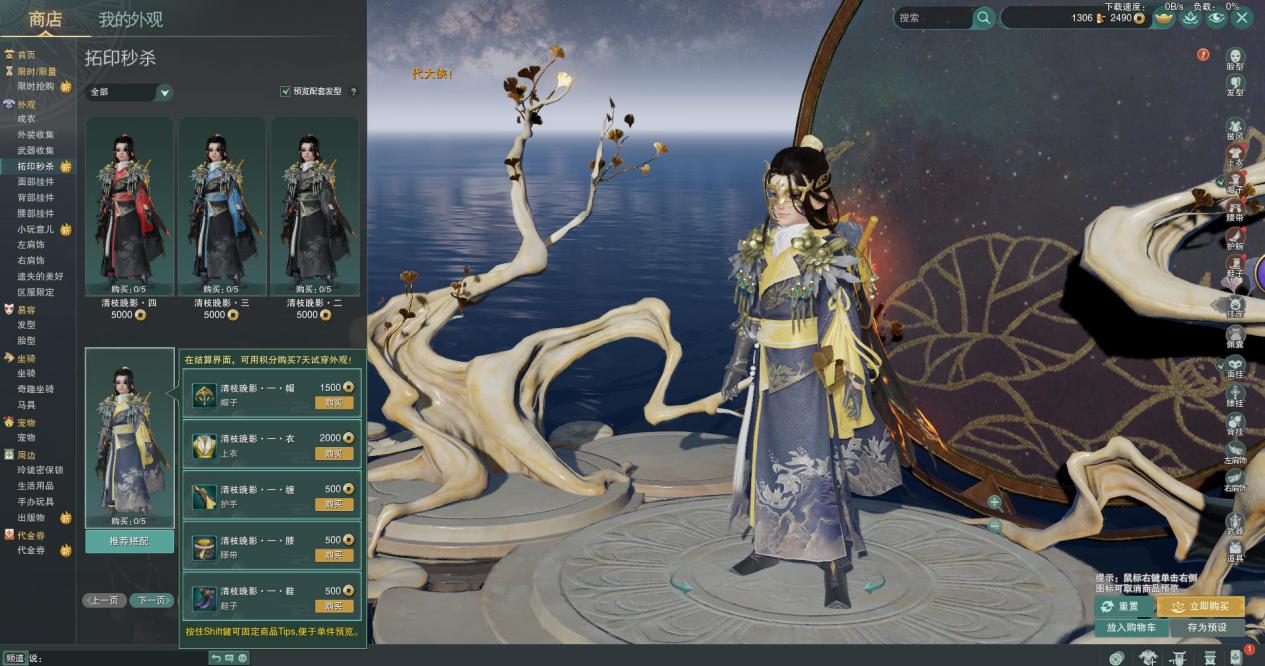Toggle the 预览配套发型 checkbox
The width and height of the screenshot is (1265, 666).
click(x=286, y=91)
